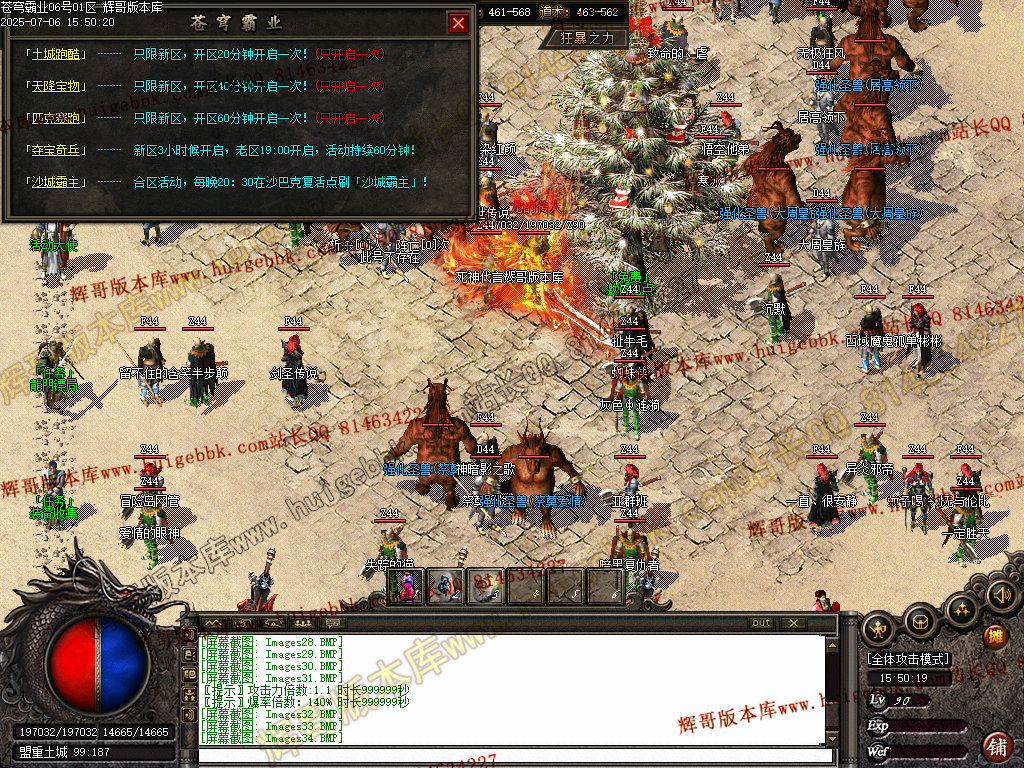Close the 苍穹霸业 event panel
Viewport: 1024px width, 768px height.
click(x=458, y=23)
